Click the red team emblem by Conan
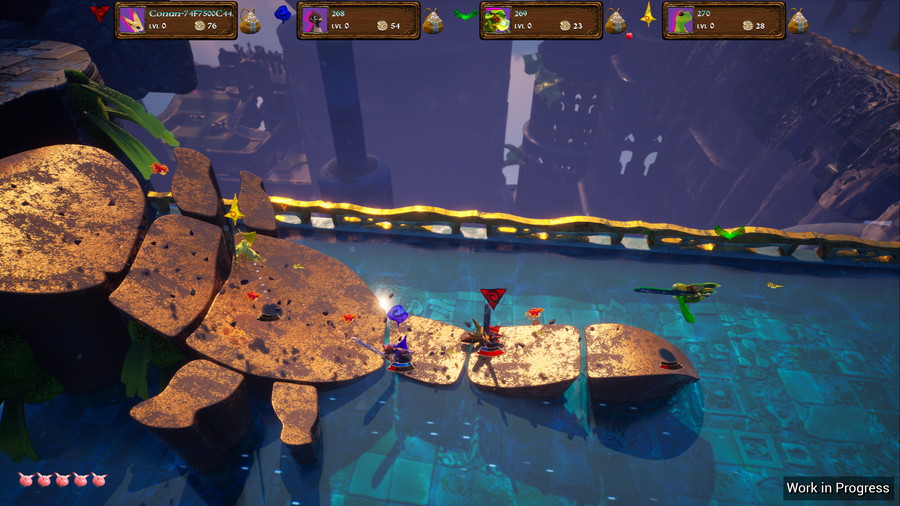 100,13
